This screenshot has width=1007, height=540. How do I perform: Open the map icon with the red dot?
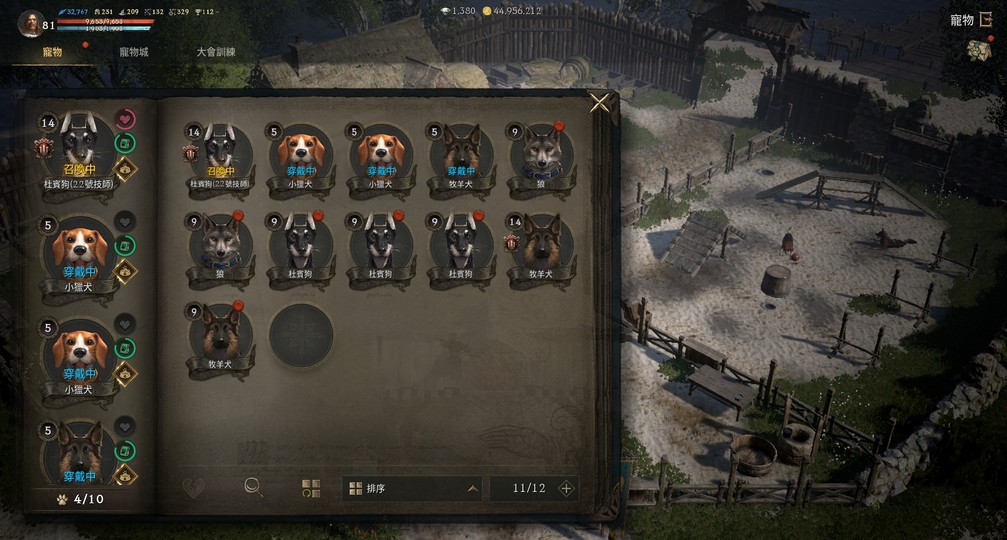pyautogui.click(x=978, y=51)
